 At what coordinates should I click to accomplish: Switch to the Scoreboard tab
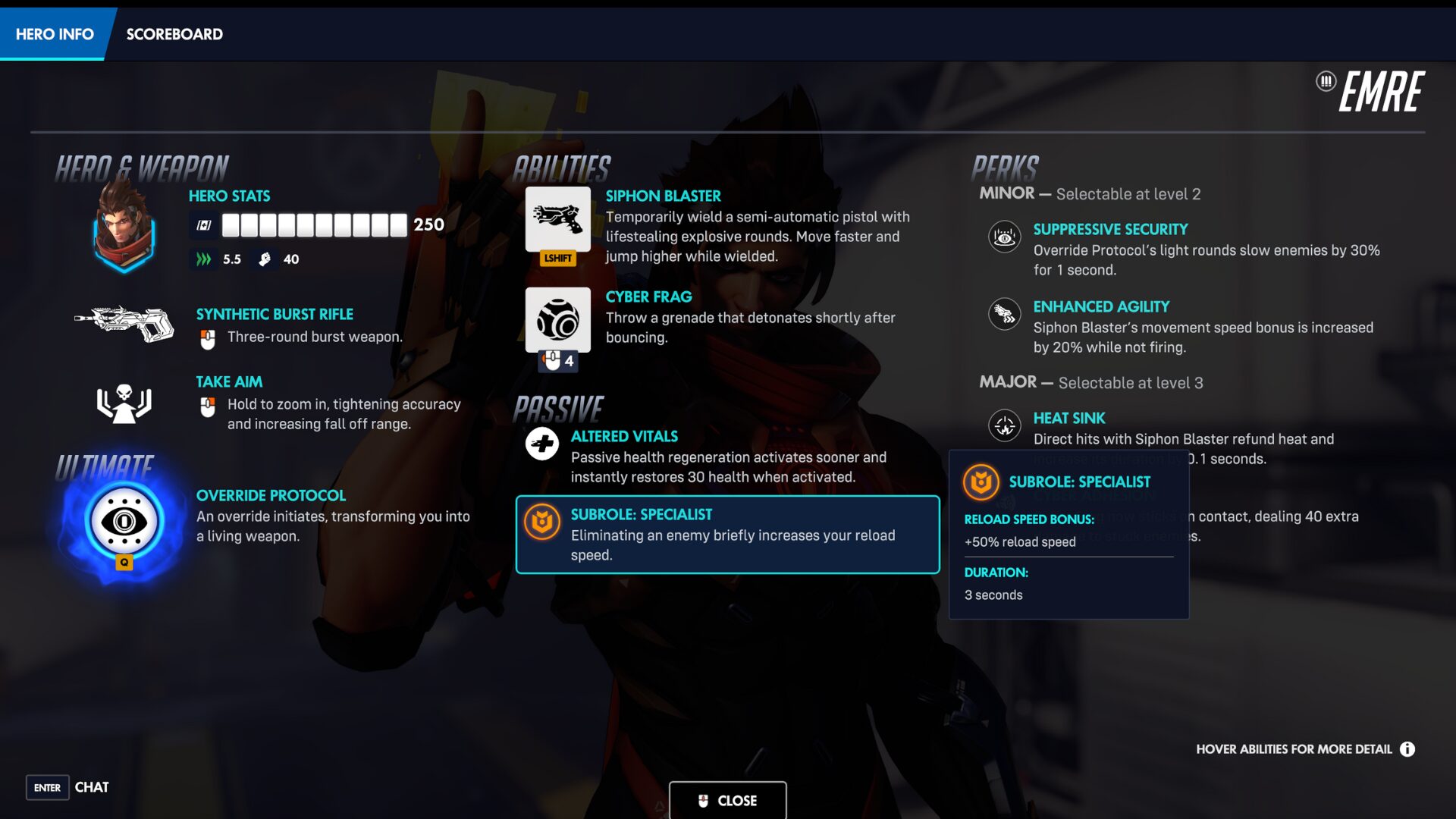click(x=174, y=33)
